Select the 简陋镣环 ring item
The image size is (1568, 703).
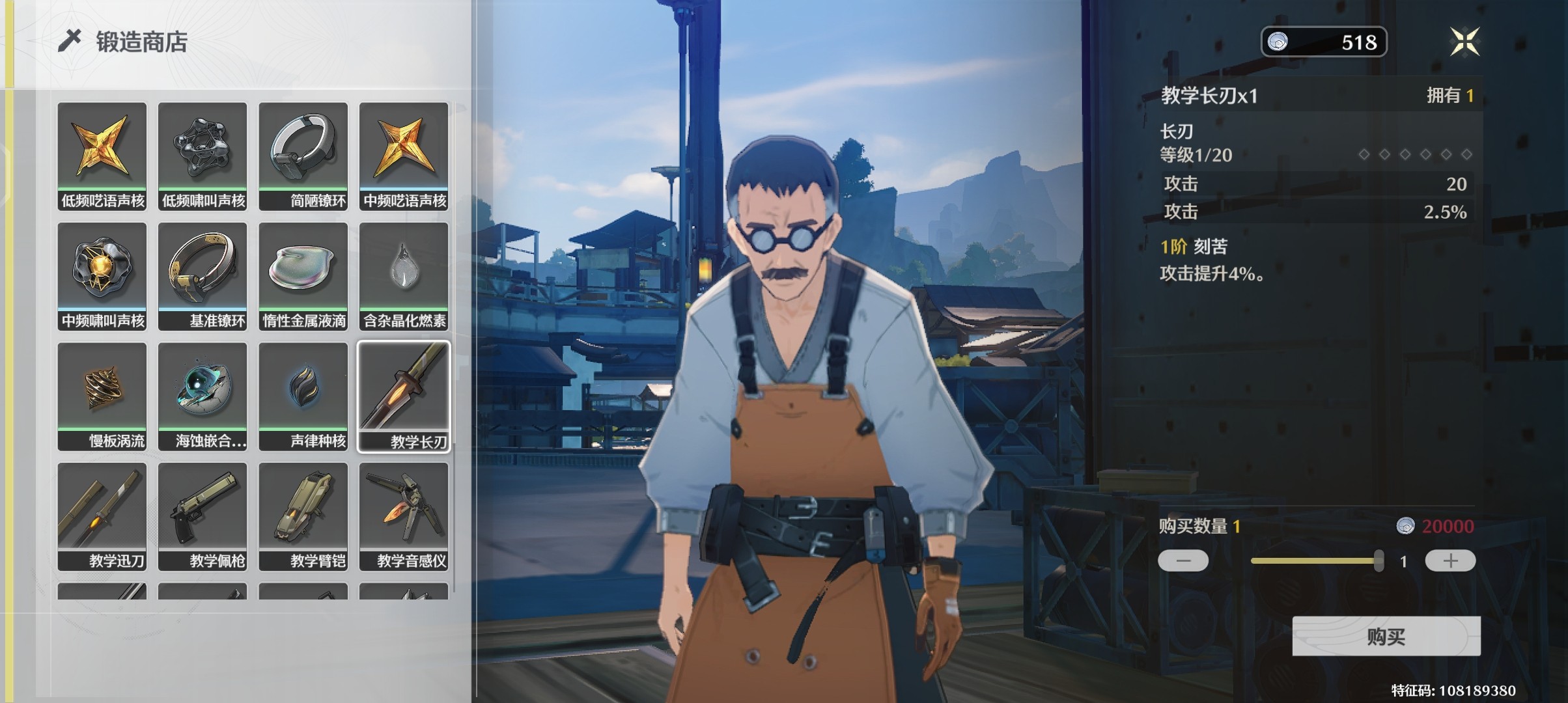(x=303, y=156)
